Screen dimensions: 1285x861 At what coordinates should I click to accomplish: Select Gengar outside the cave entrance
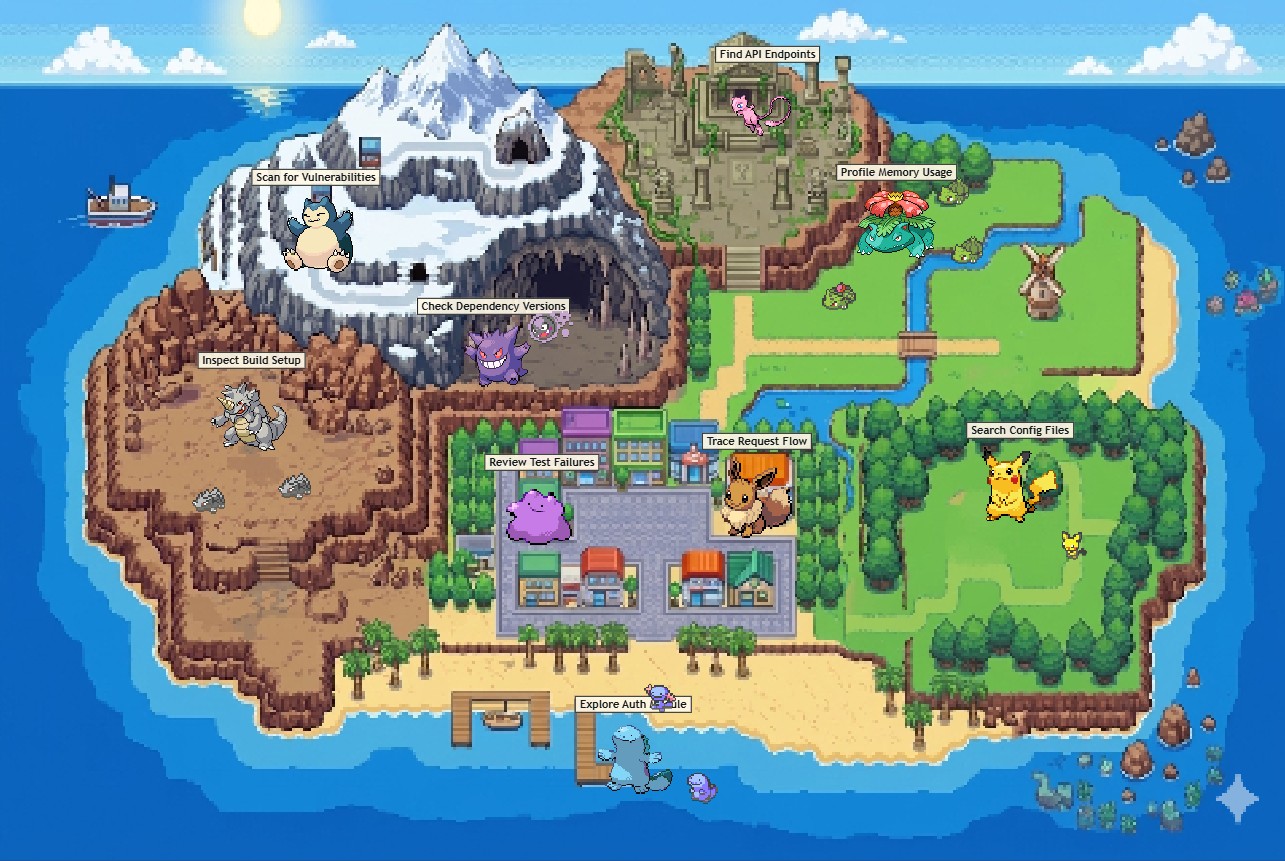[495, 355]
